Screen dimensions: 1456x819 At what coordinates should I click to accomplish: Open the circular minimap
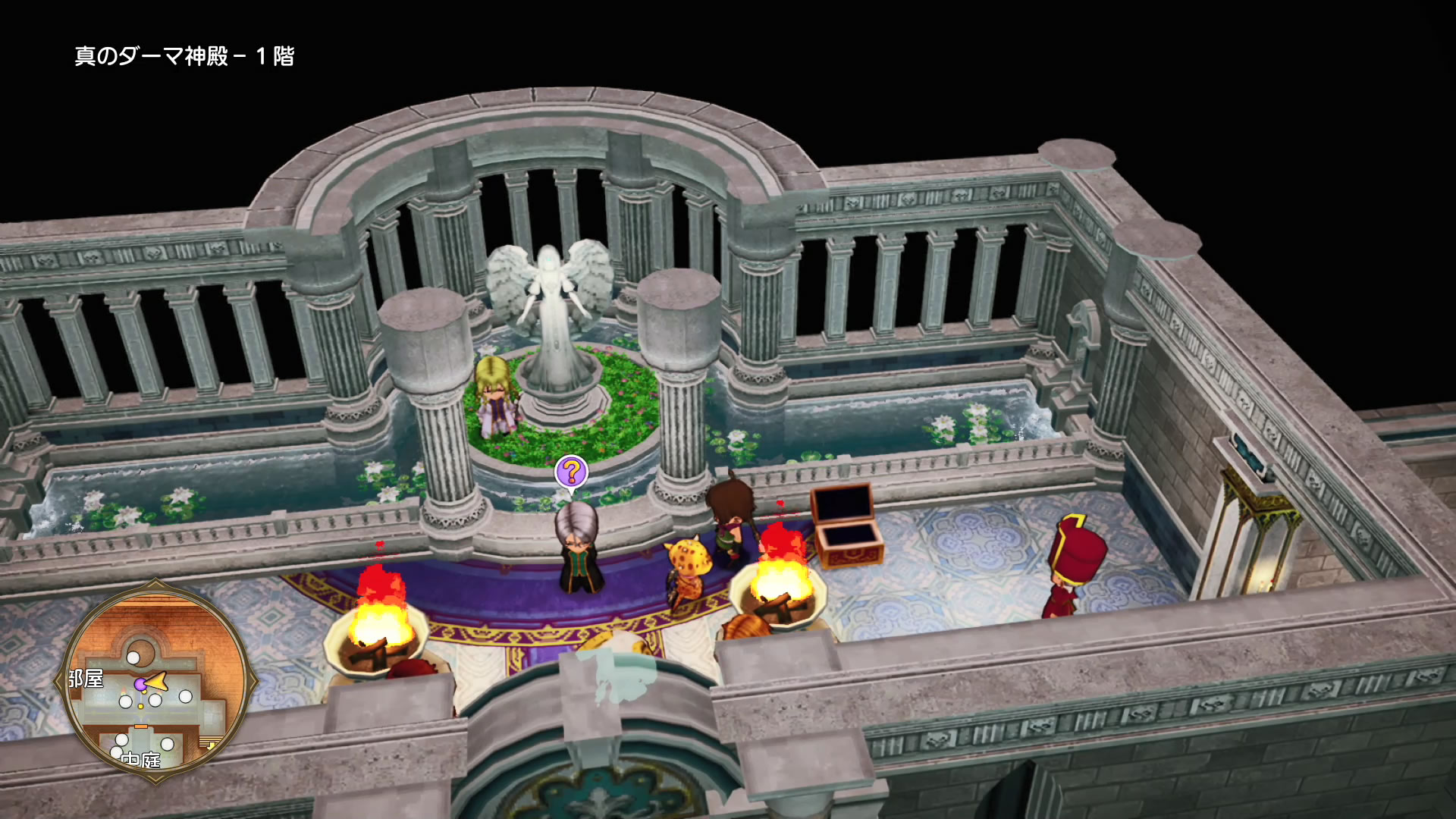(155, 680)
